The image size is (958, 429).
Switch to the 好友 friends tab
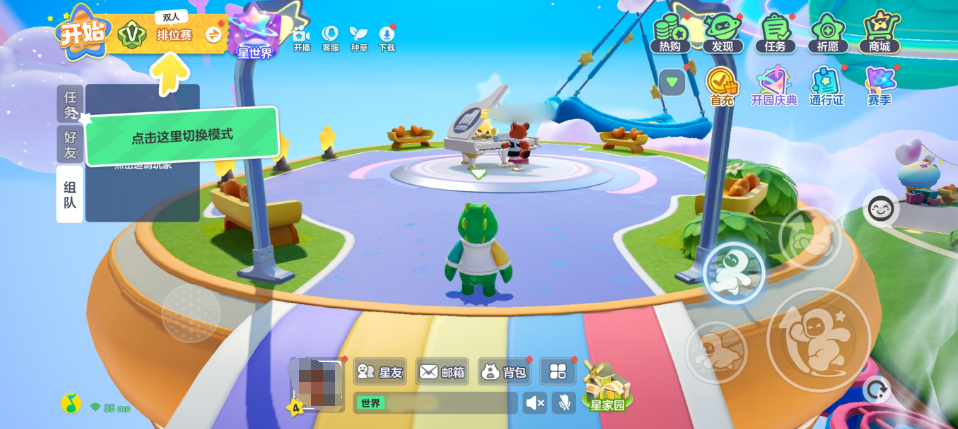[70, 144]
